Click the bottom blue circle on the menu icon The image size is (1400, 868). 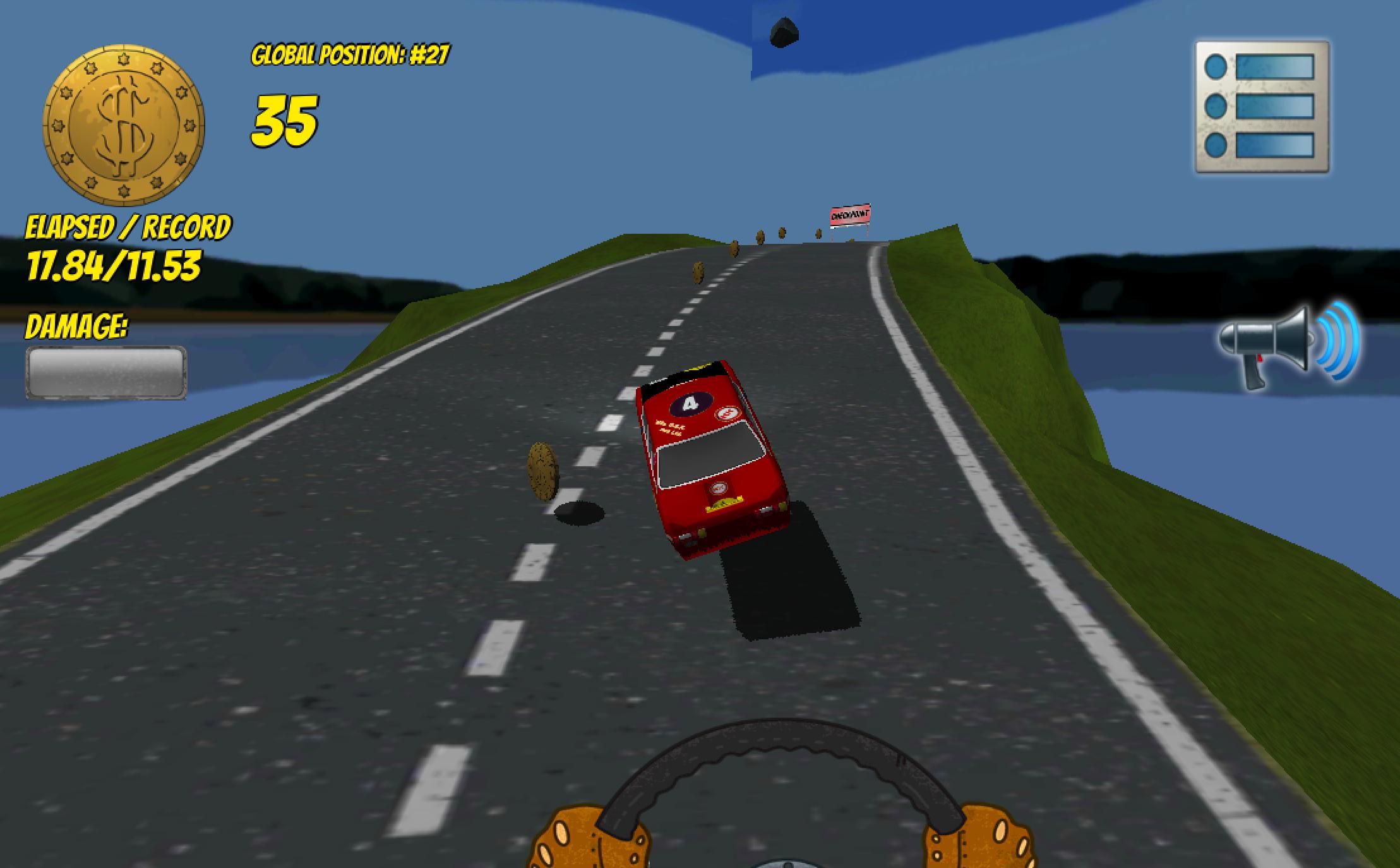click(1216, 147)
